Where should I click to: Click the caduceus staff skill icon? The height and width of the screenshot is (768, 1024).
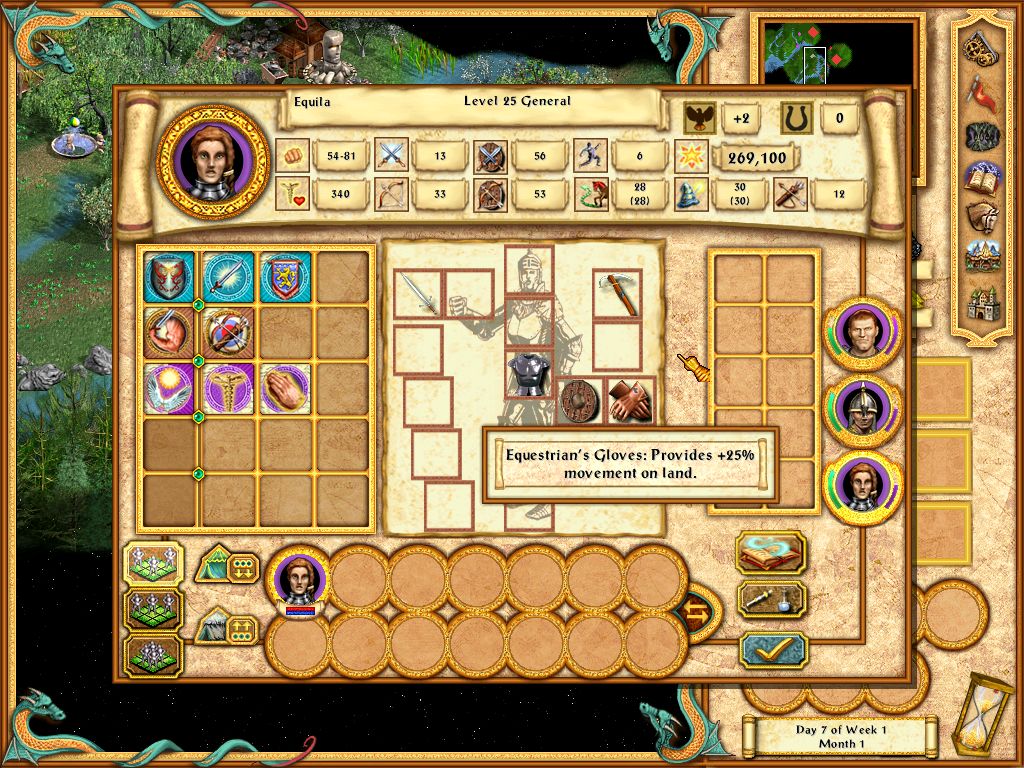[227, 389]
